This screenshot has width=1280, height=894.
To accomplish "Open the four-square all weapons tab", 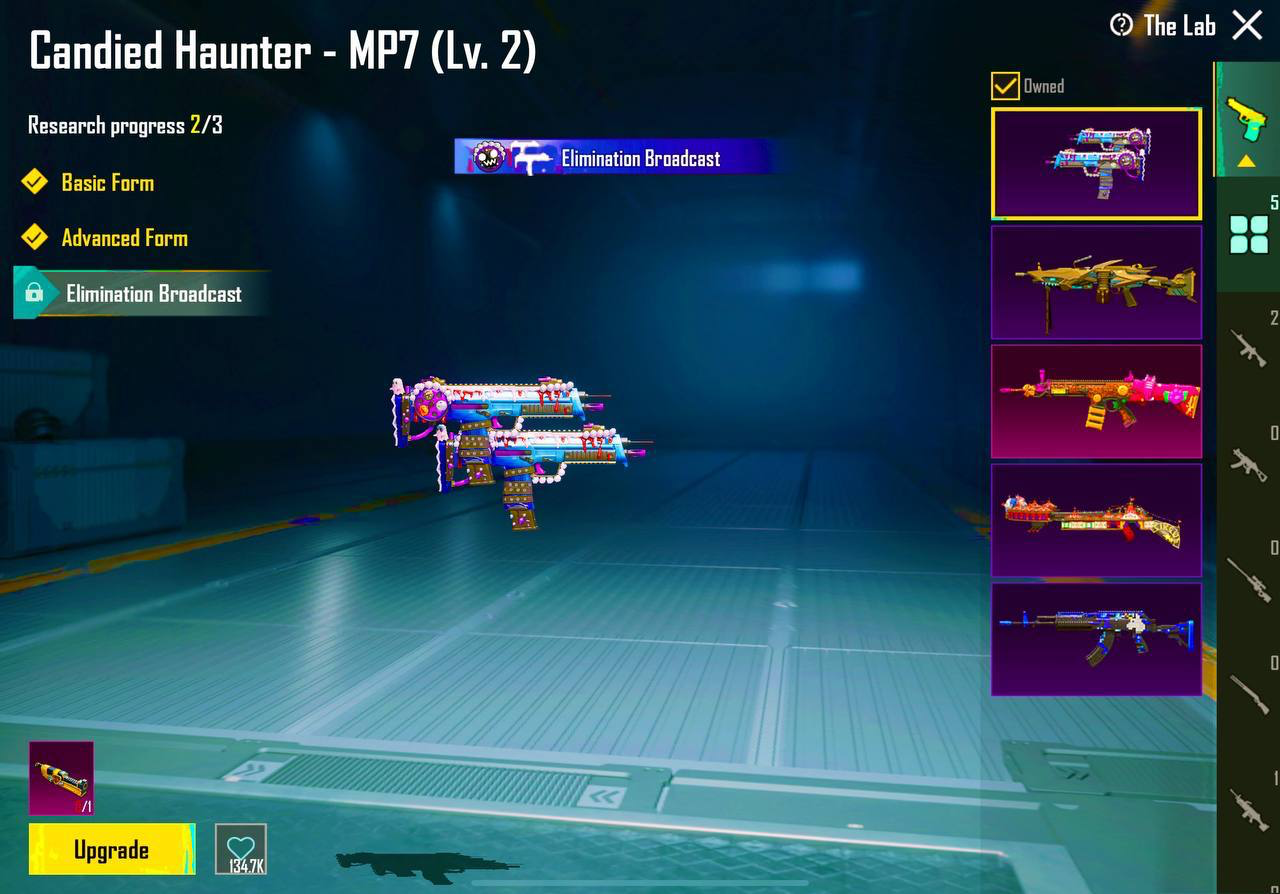I will tap(1248, 234).
